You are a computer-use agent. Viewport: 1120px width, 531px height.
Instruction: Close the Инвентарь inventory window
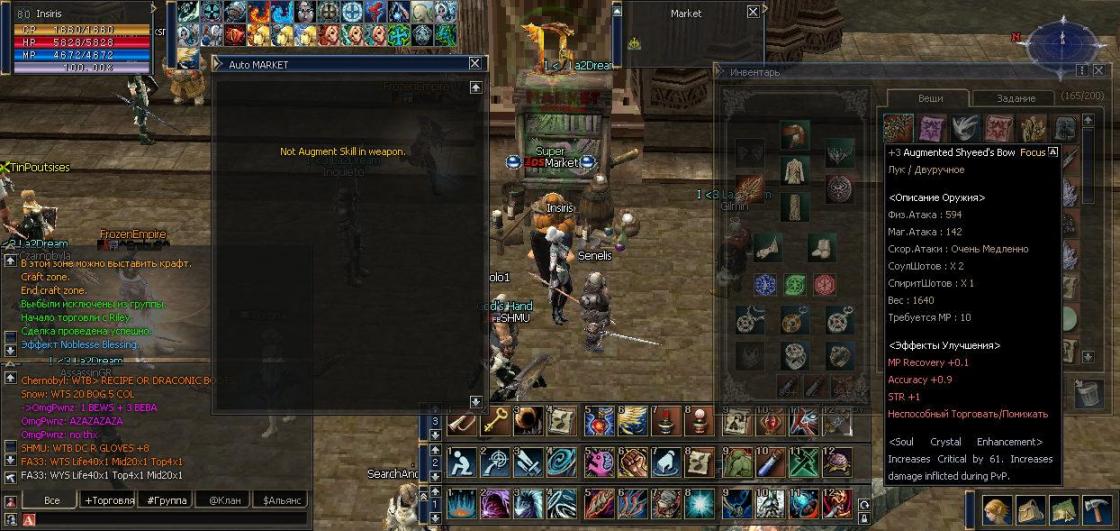(1099, 71)
